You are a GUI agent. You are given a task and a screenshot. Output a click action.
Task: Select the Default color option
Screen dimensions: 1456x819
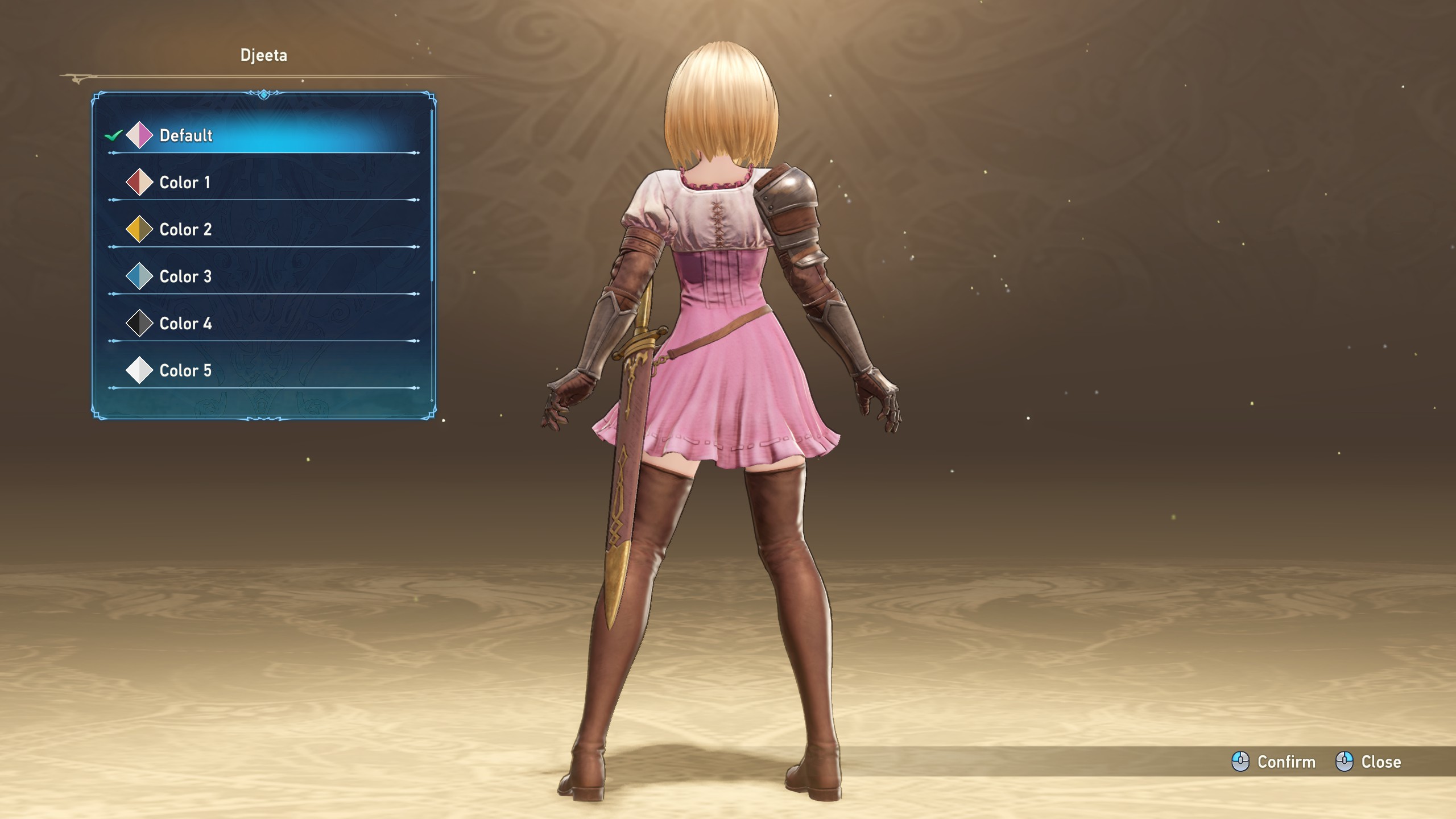pyautogui.click(x=262, y=135)
